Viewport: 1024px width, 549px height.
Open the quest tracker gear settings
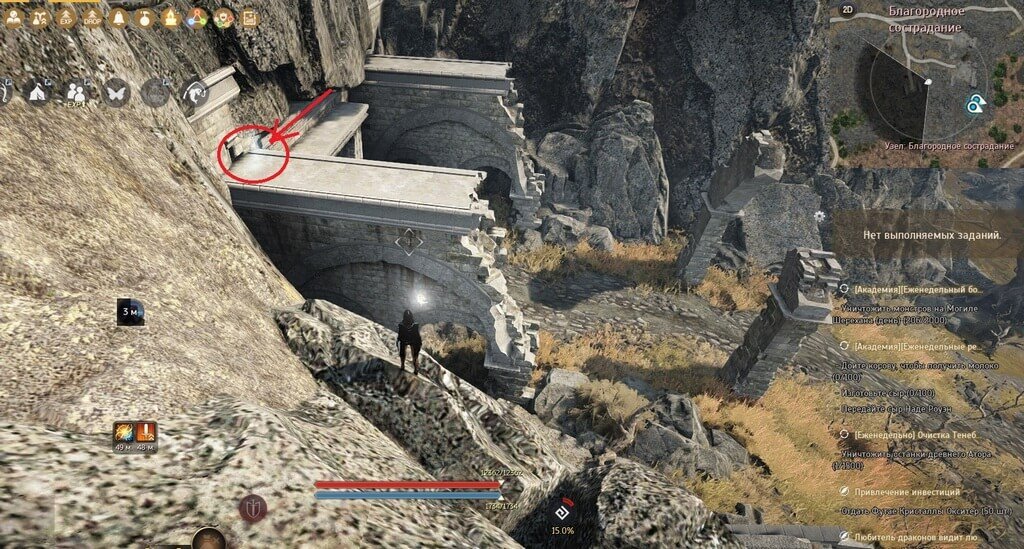click(x=819, y=216)
